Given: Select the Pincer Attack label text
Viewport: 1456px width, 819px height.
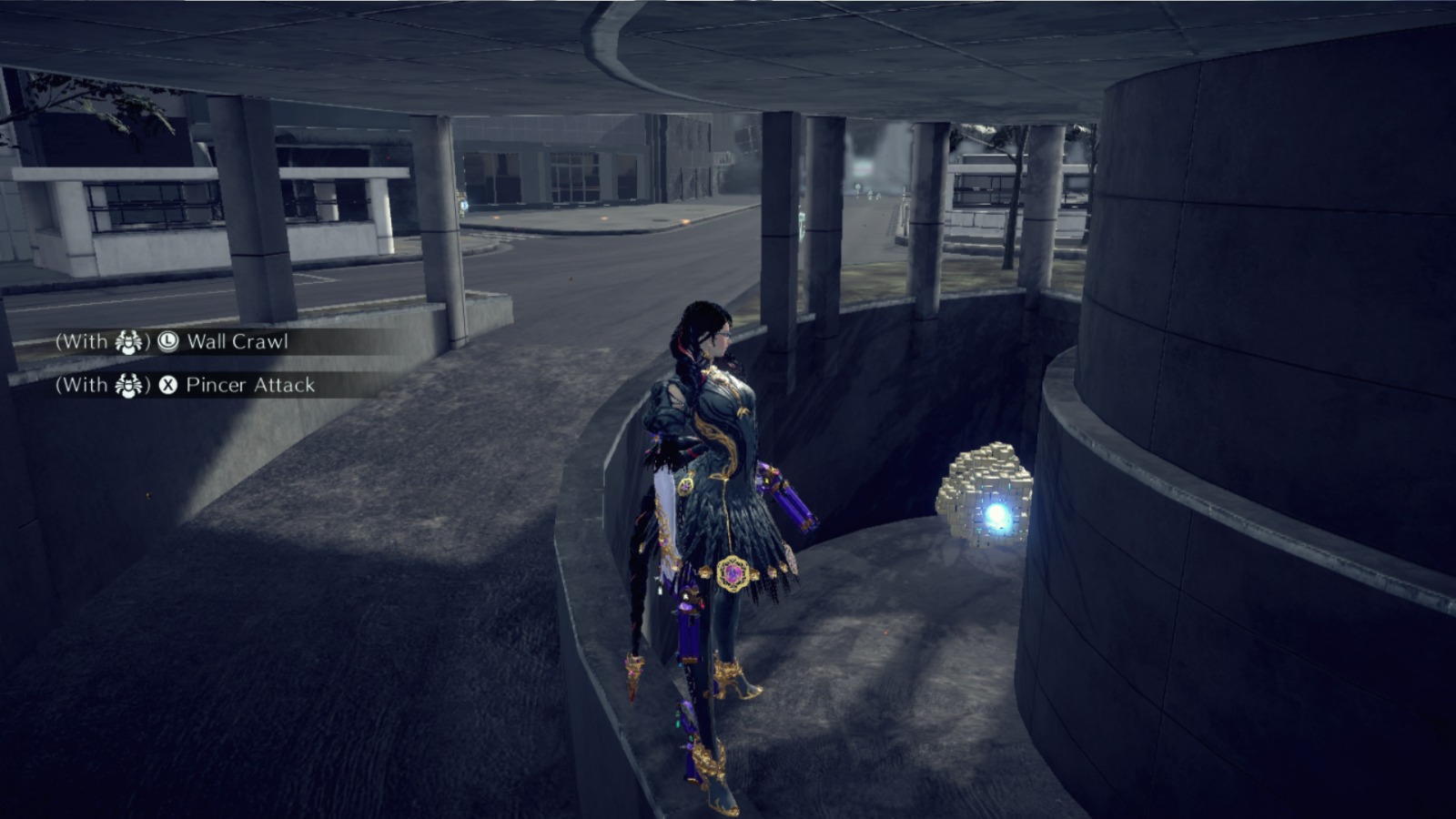Looking at the screenshot, I should [248, 386].
